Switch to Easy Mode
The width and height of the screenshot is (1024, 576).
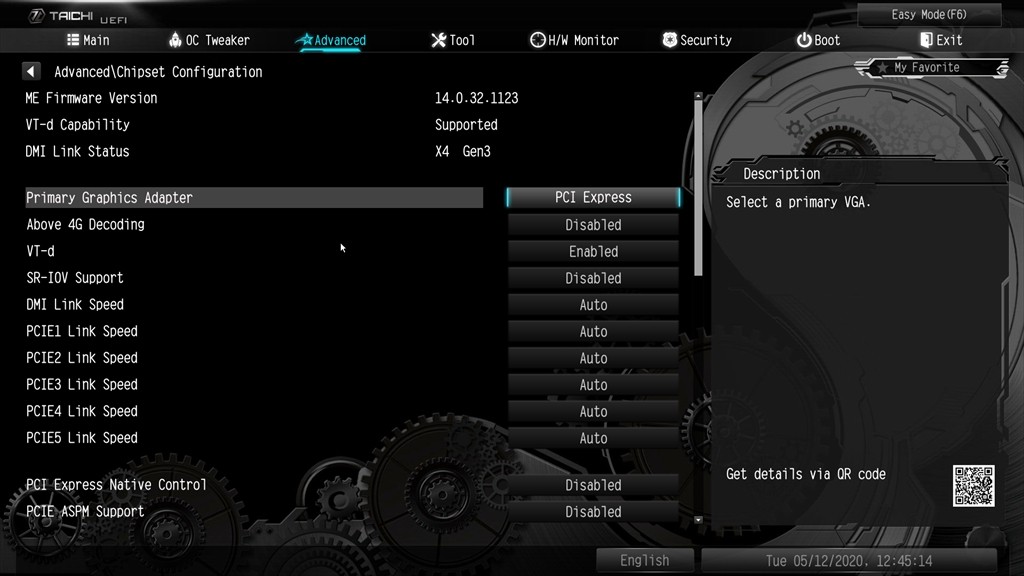click(x=931, y=15)
